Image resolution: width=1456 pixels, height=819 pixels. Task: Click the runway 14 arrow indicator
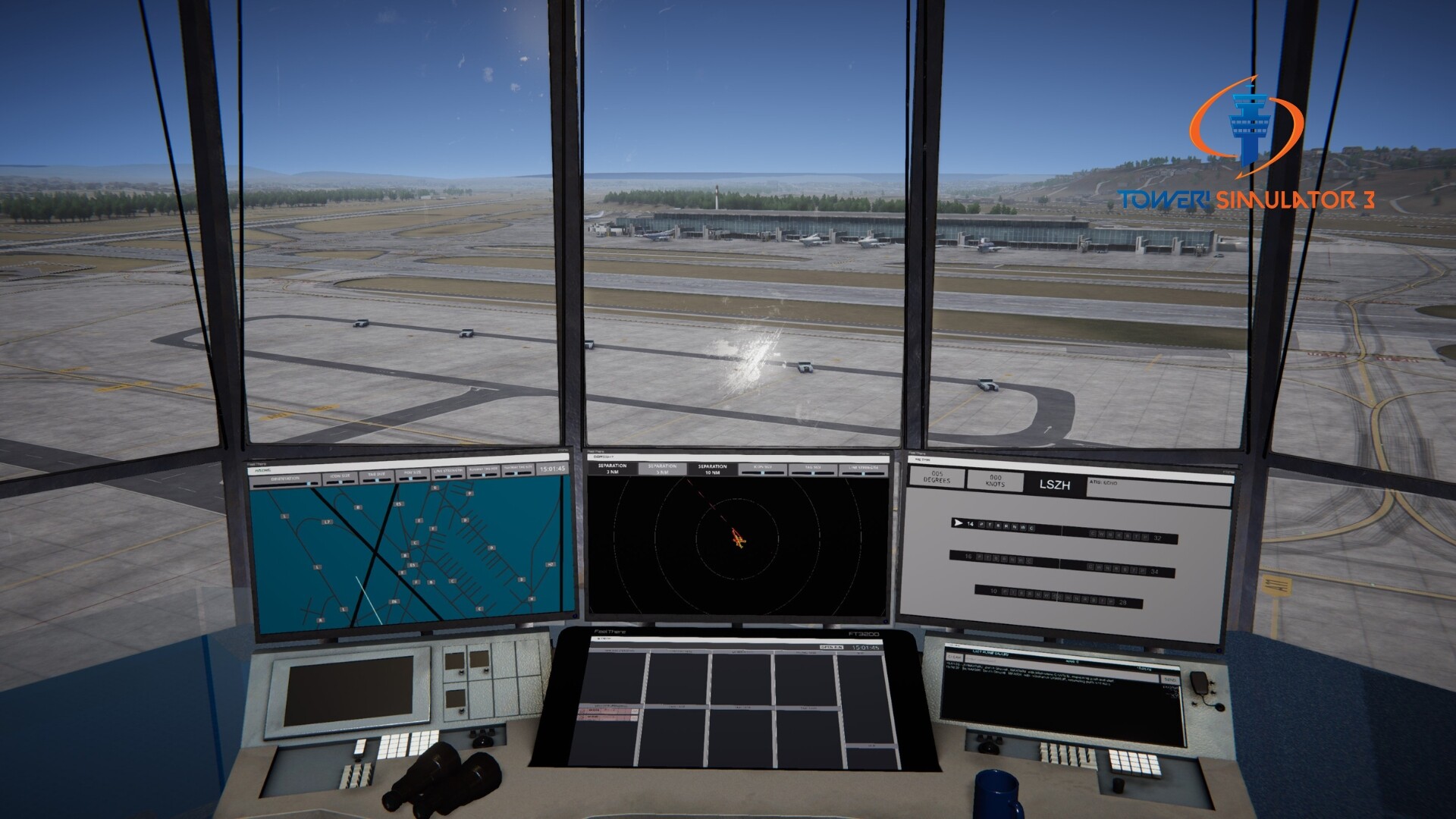point(959,522)
